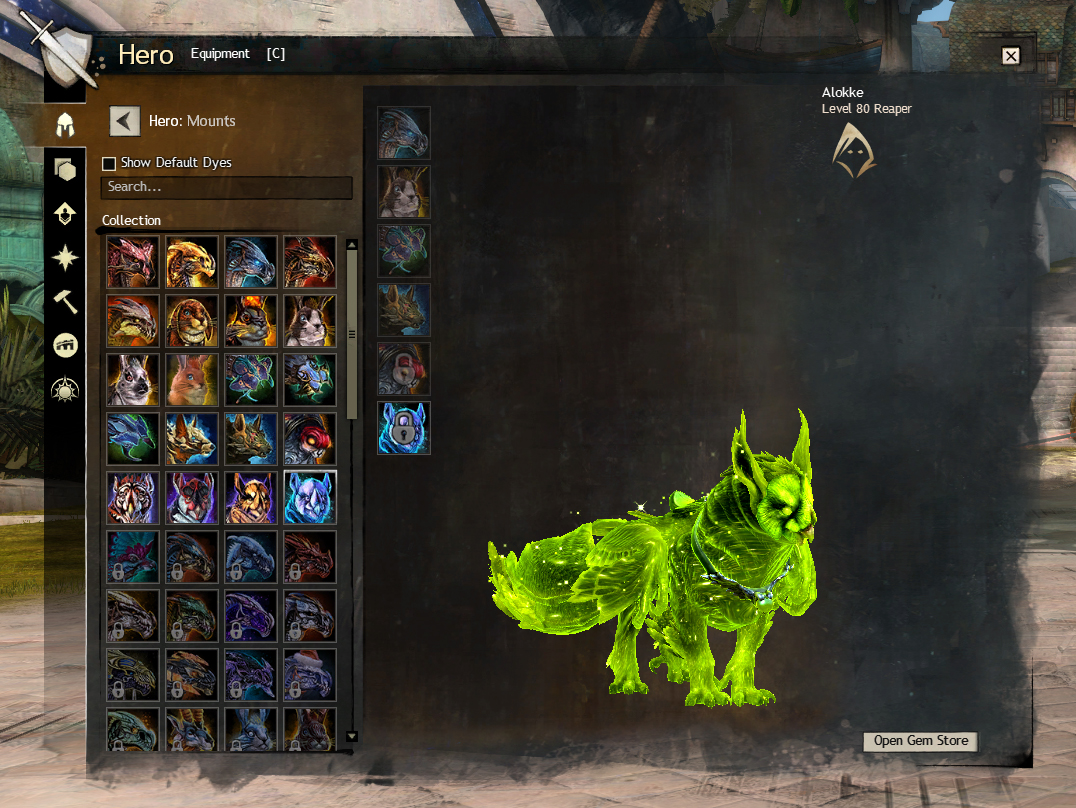Switch to the helmet Equipment tab

[x=65, y=125]
